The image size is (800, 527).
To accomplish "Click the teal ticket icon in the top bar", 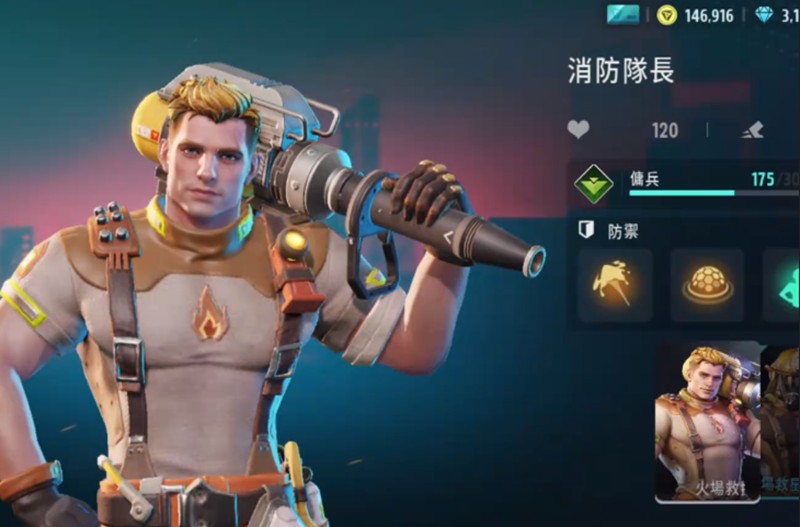I will click(622, 14).
